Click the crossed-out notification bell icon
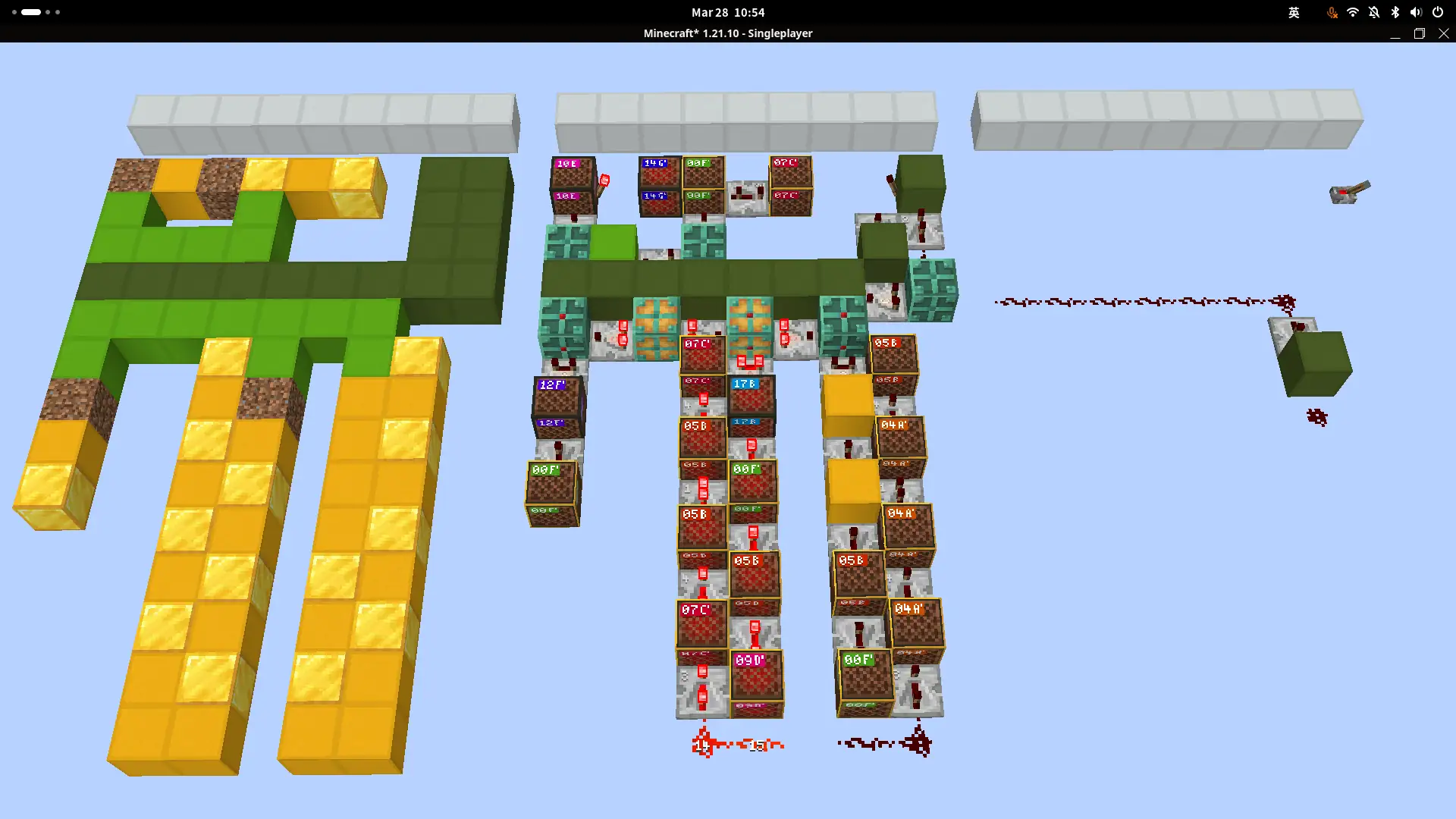Viewport: 1456px width, 819px height. tap(1373, 12)
